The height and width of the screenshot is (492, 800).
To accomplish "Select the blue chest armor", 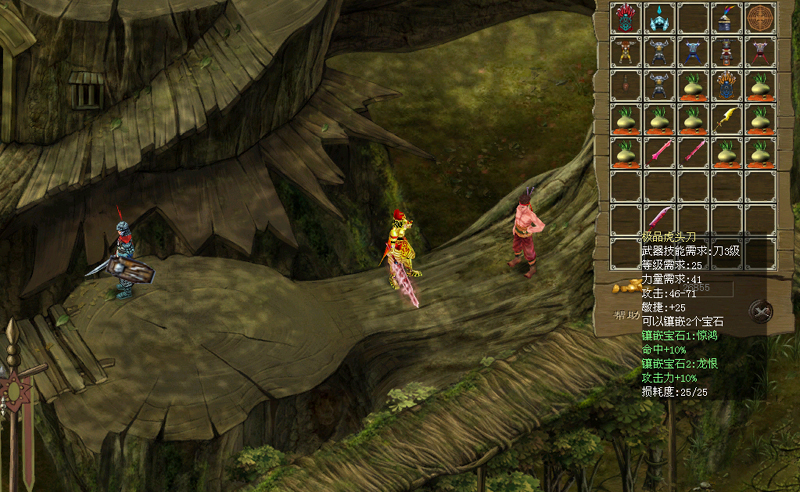I will [694, 51].
